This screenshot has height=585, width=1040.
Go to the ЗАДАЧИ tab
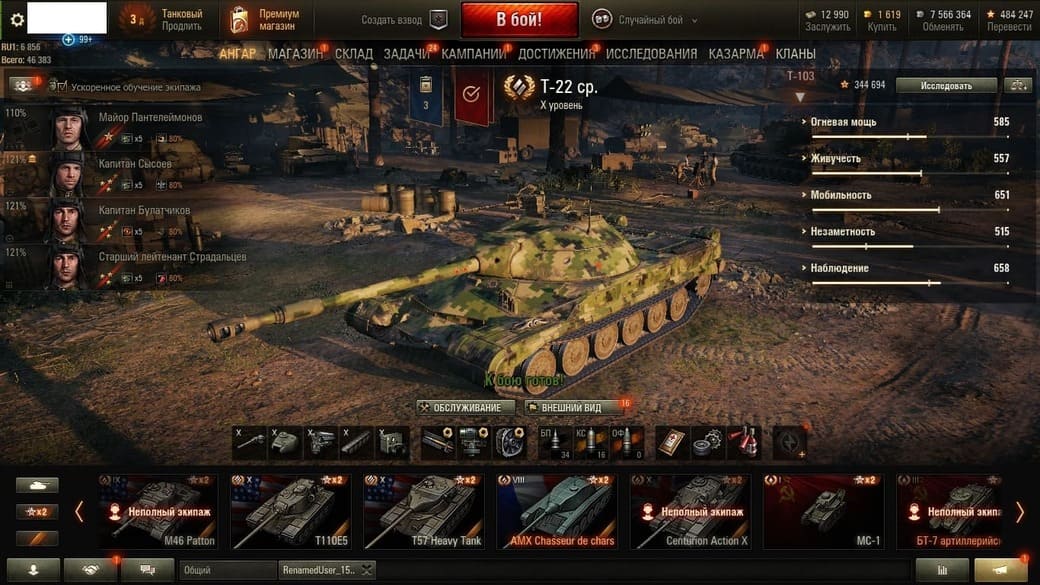click(406, 53)
